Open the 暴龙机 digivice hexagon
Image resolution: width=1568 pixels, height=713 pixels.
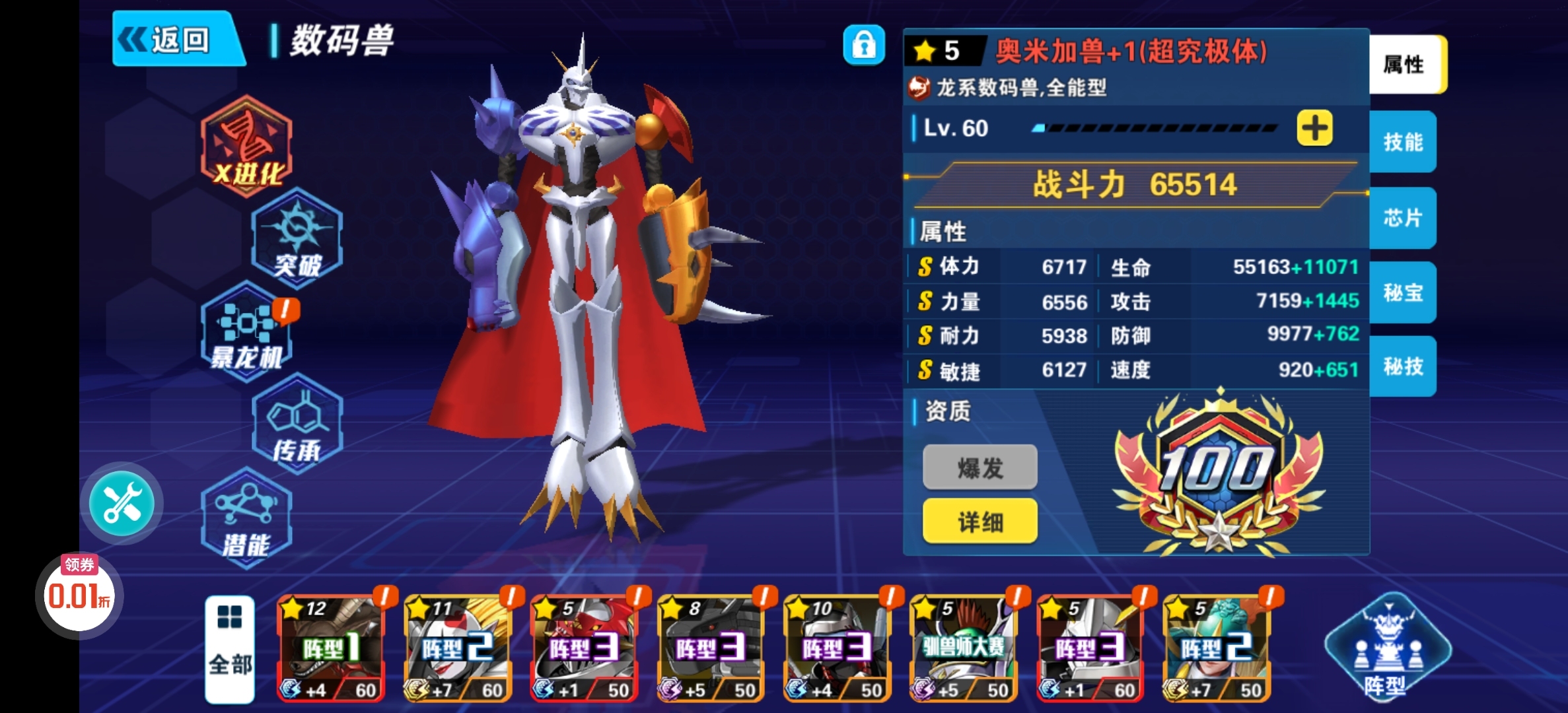click(247, 332)
